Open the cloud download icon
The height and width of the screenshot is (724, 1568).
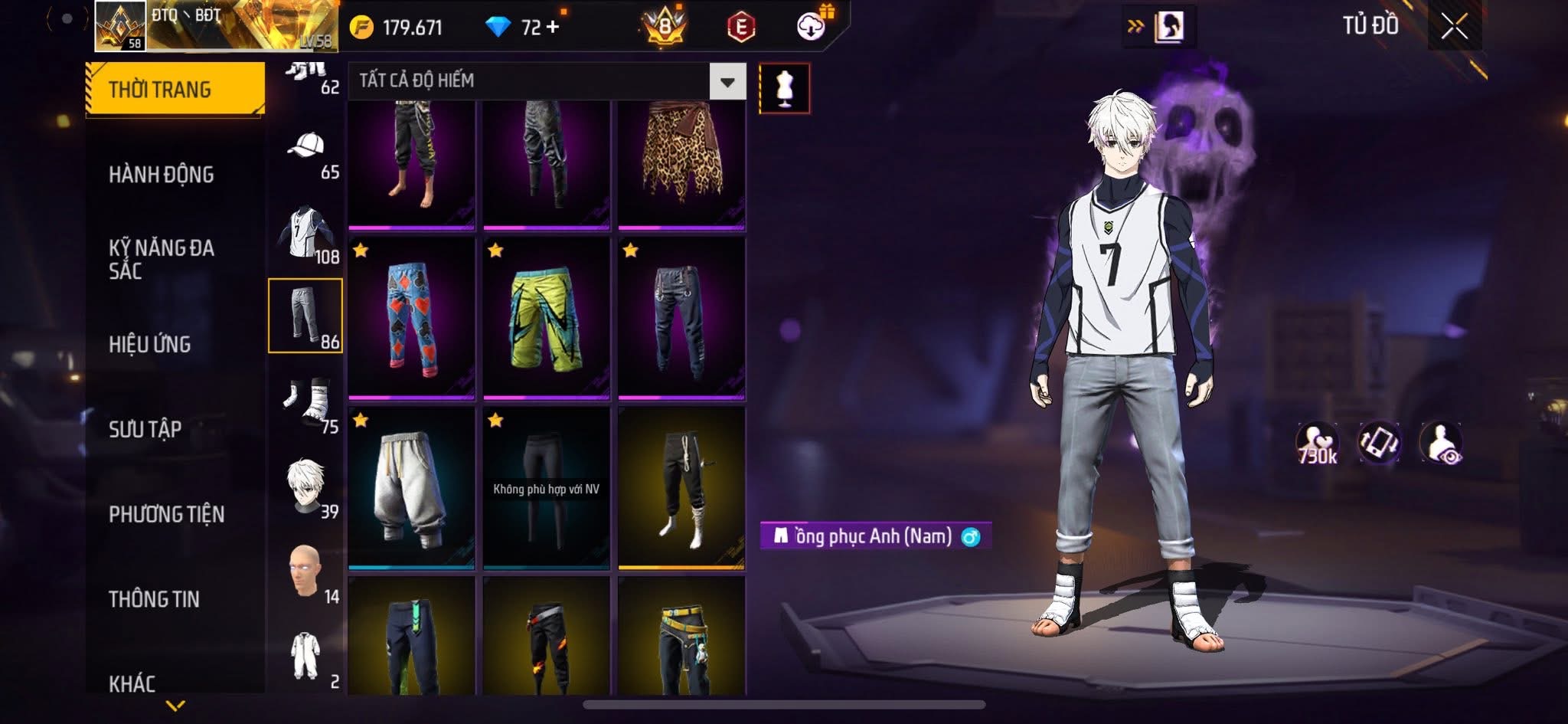pyautogui.click(x=811, y=27)
